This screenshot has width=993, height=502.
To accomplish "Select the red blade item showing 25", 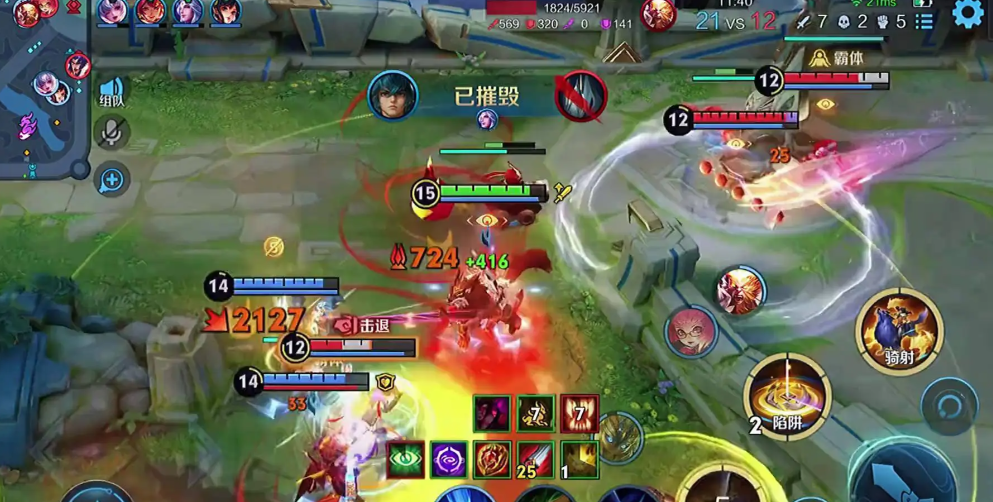I will click(x=536, y=459).
